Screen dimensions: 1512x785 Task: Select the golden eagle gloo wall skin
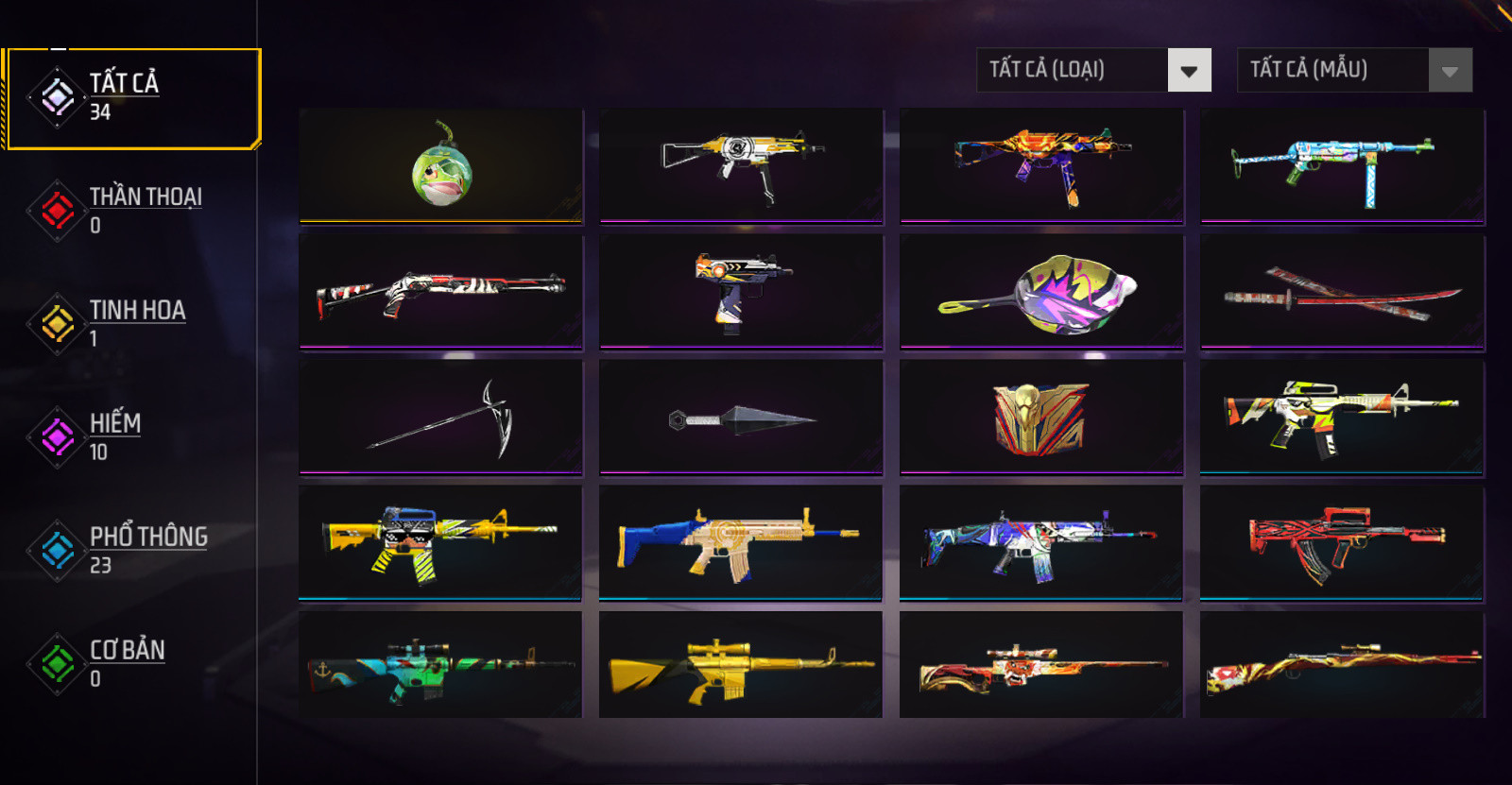1041,417
